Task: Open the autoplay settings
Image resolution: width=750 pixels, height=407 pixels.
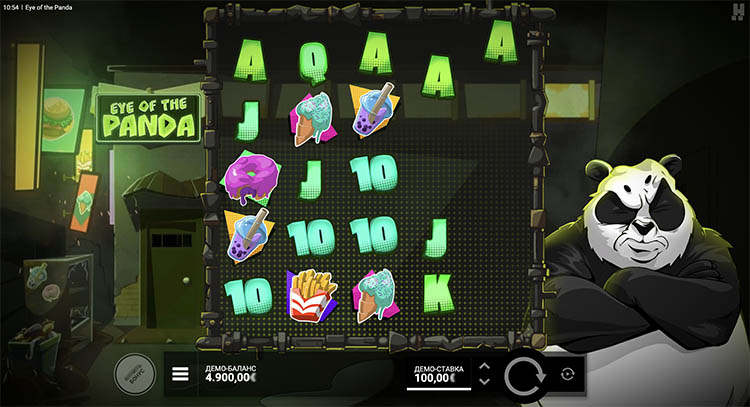Action: click(x=568, y=374)
